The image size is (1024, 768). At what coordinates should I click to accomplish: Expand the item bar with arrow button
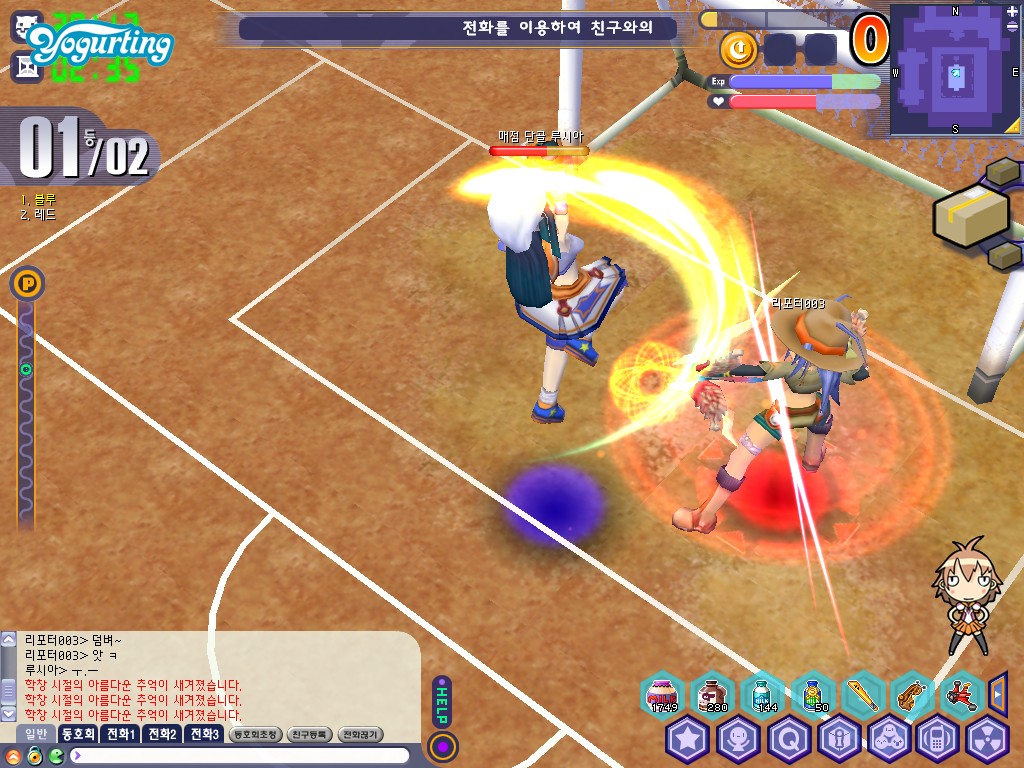click(997, 692)
